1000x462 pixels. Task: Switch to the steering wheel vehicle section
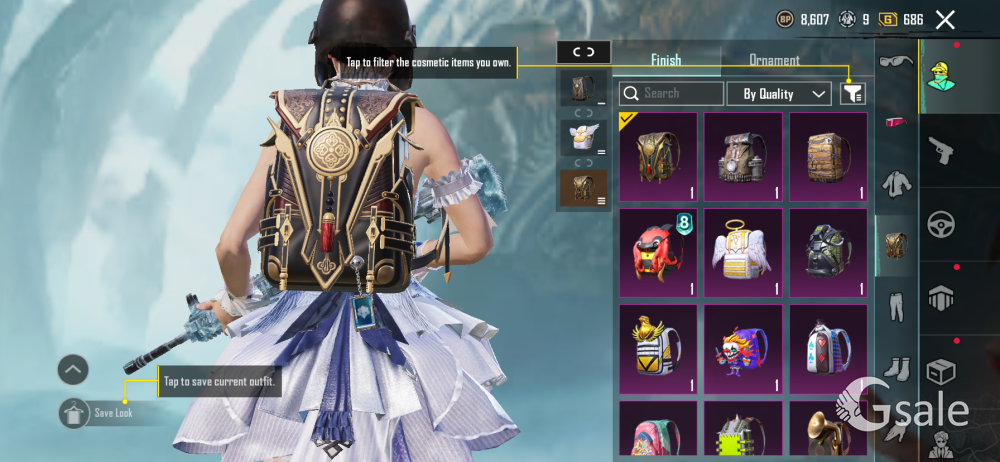click(x=941, y=224)
